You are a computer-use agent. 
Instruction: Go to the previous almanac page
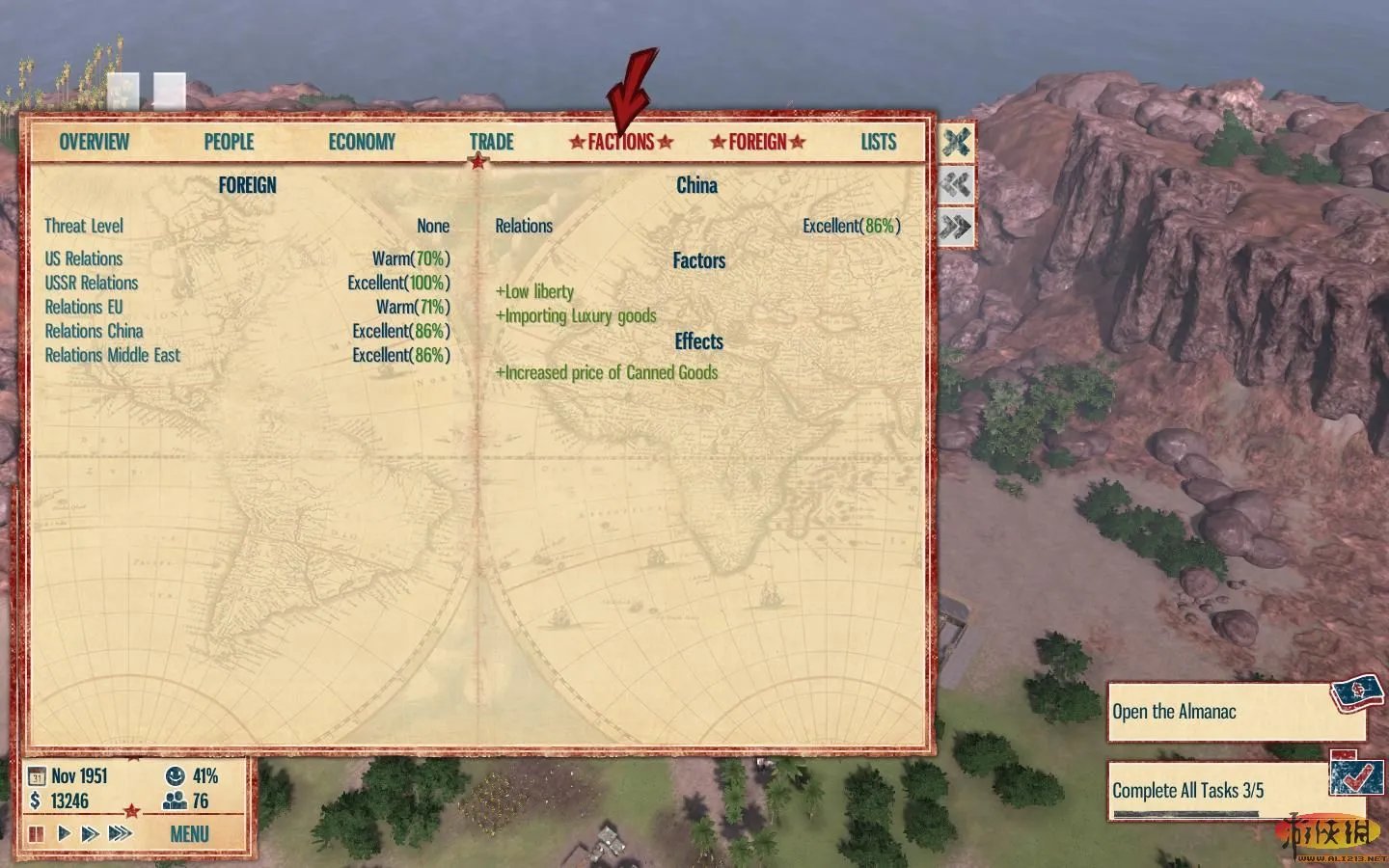click(956, 184)
